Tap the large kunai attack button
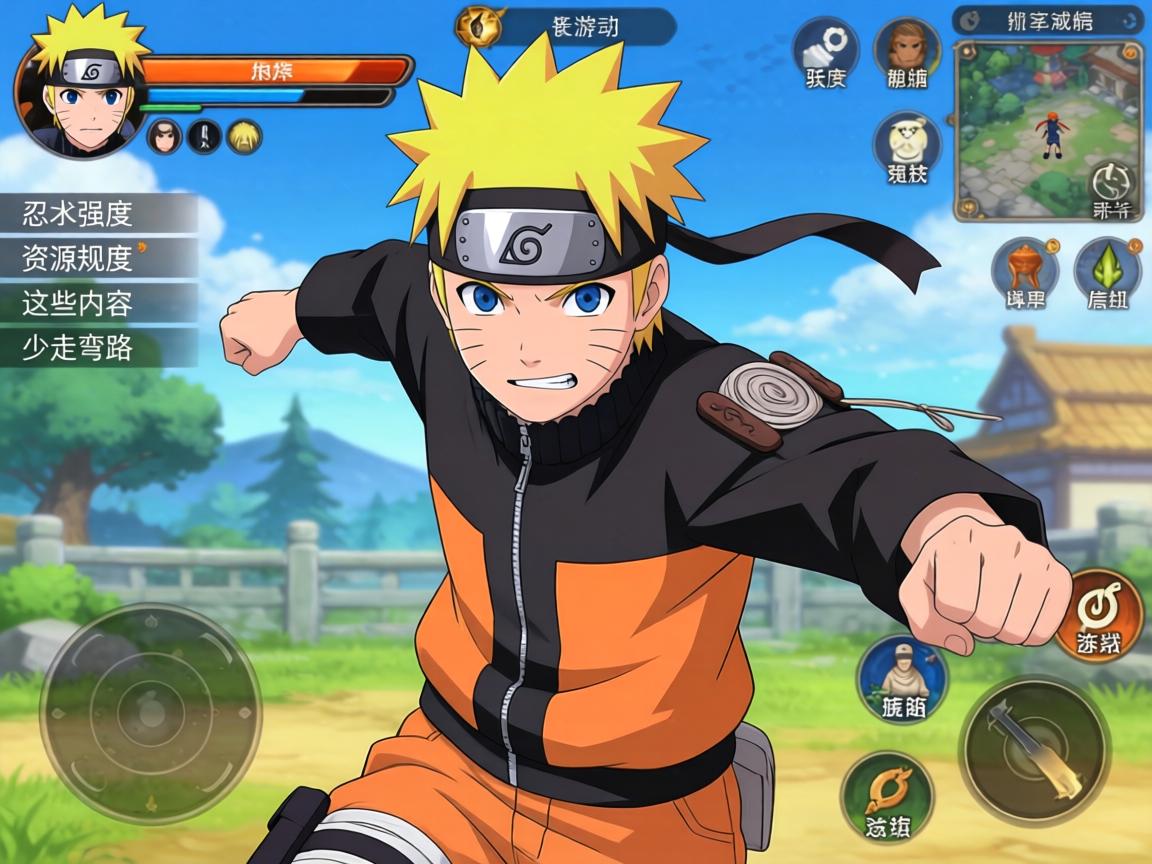 point(1034,751)
